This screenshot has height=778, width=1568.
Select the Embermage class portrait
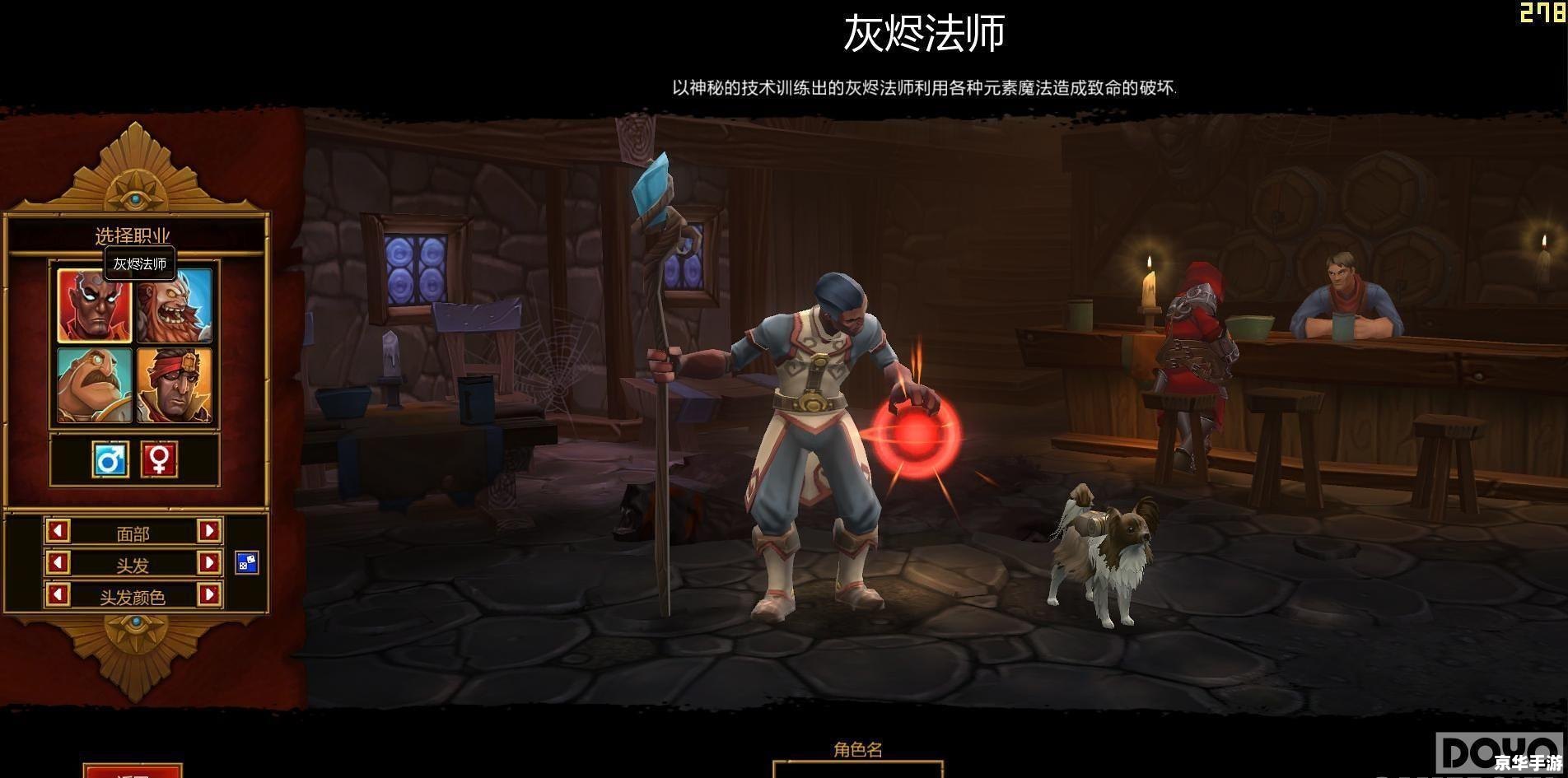tap(94, 305)
